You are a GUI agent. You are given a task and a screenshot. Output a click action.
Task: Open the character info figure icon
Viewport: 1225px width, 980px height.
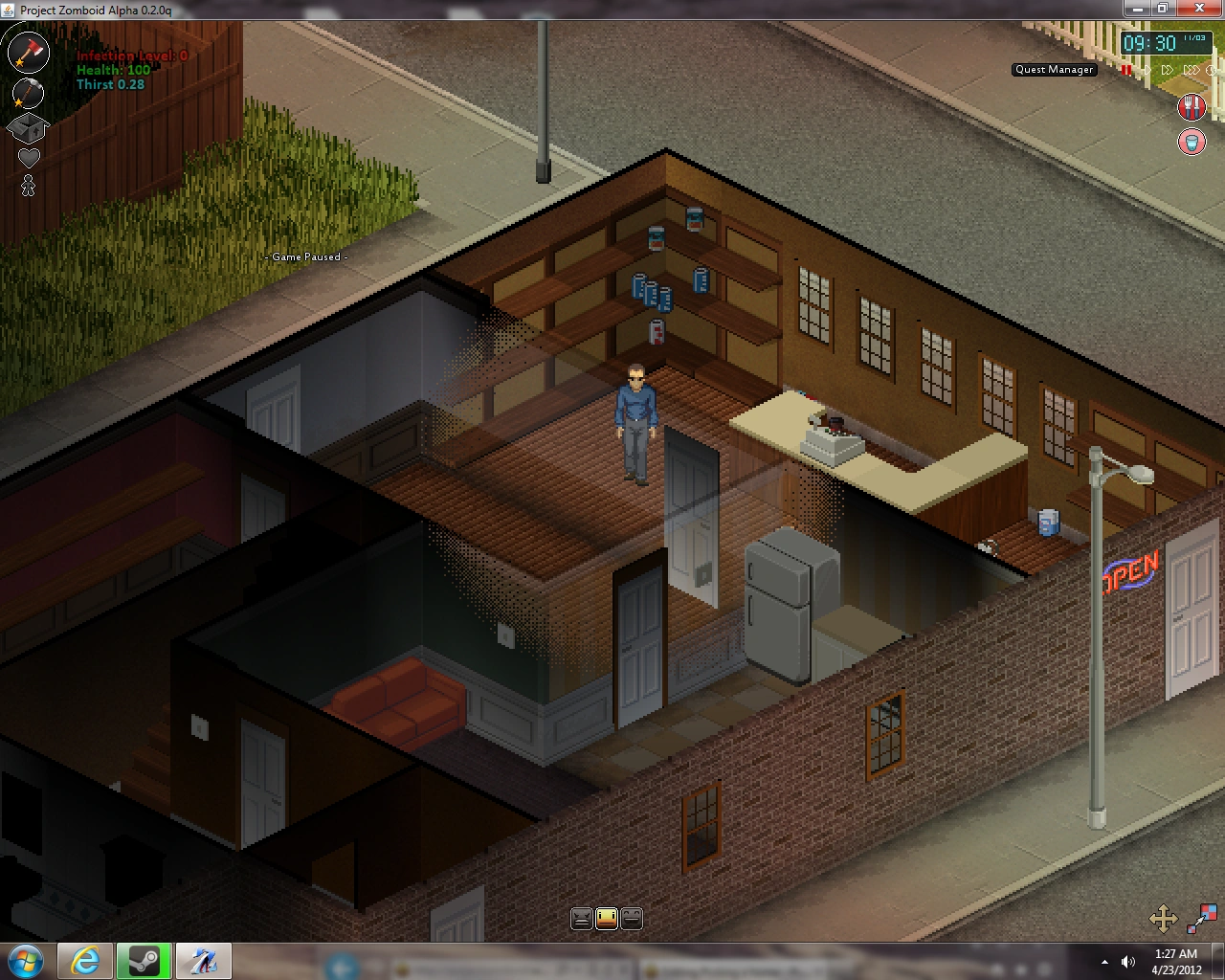point(28,183)
